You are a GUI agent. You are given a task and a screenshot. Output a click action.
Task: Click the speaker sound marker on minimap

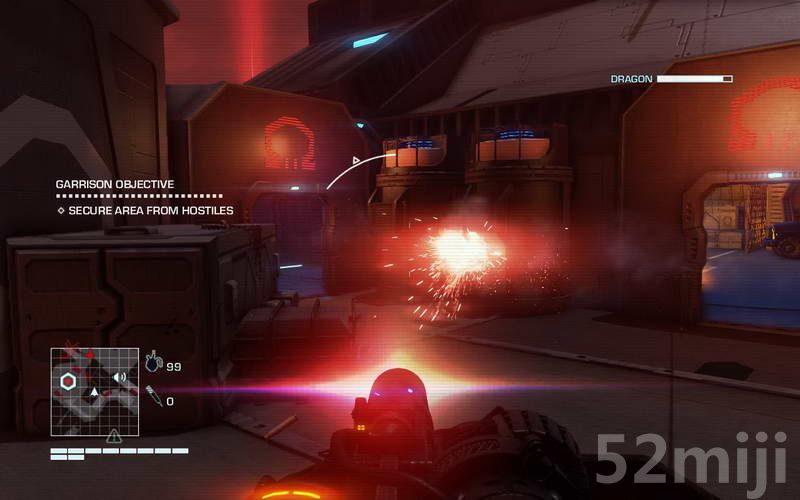click(119, 377)
